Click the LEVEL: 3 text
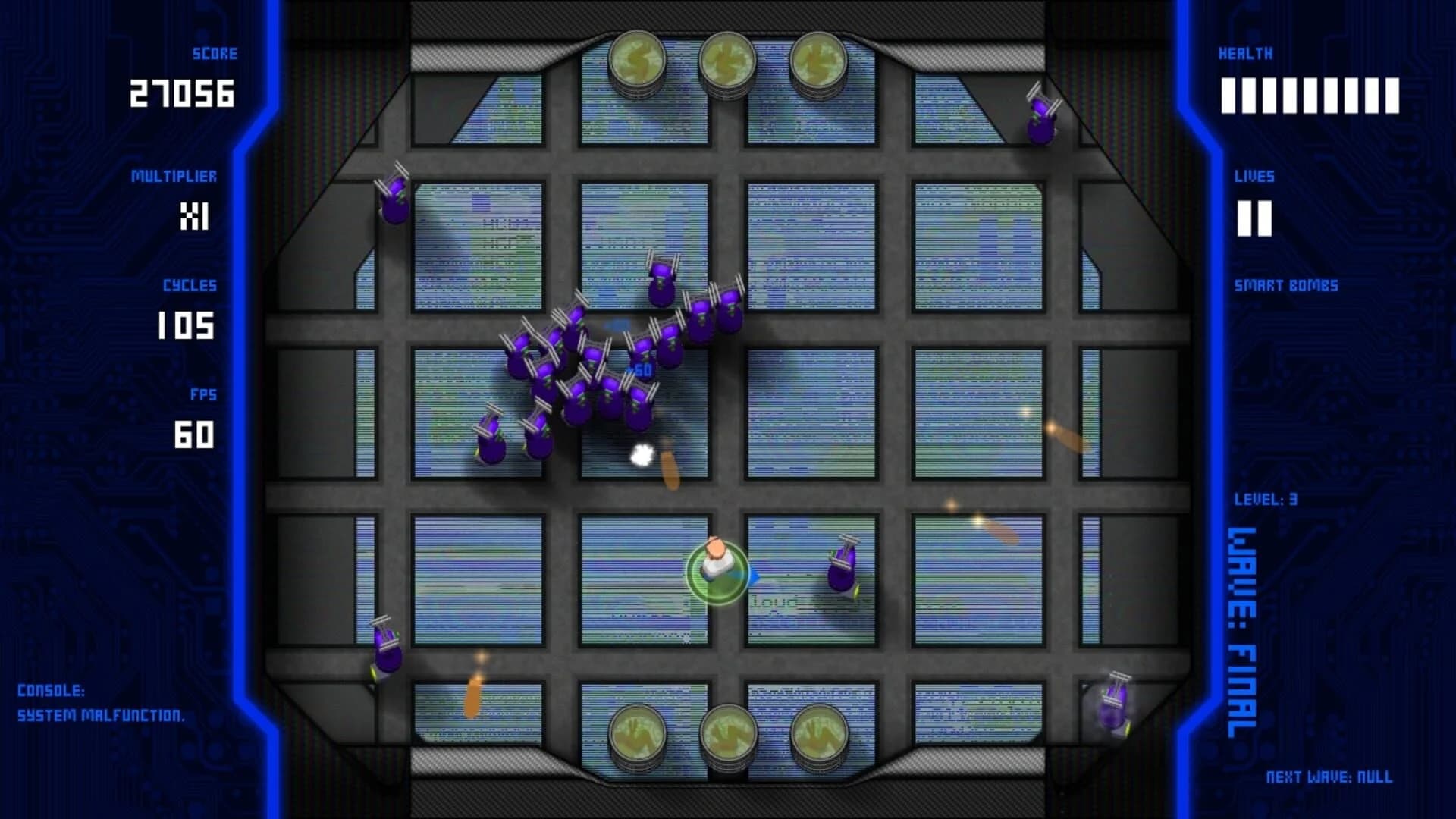 pyautogui.click(x=1265, y=499)
